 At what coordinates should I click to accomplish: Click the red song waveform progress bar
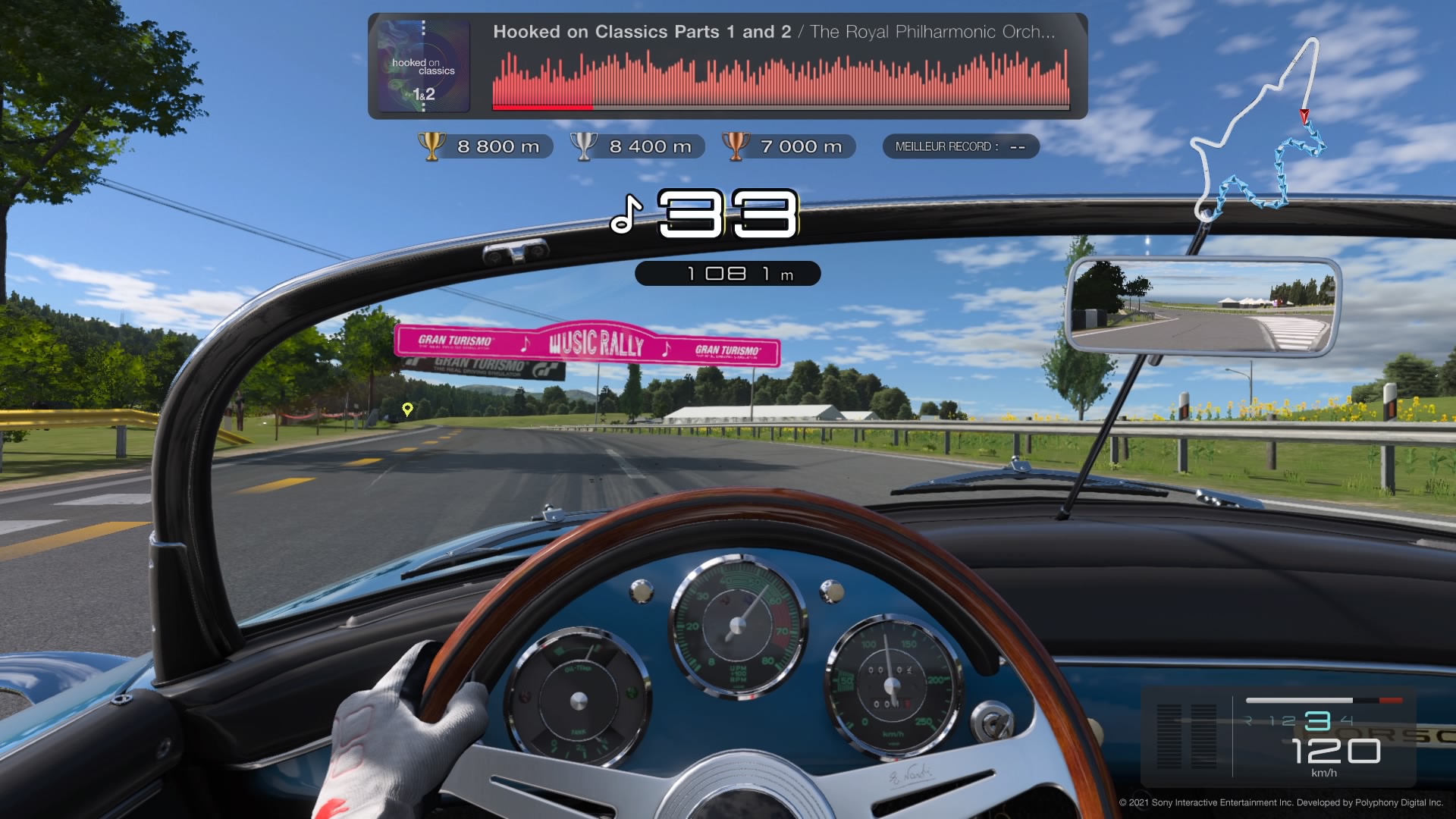click(x=780, y=80)
